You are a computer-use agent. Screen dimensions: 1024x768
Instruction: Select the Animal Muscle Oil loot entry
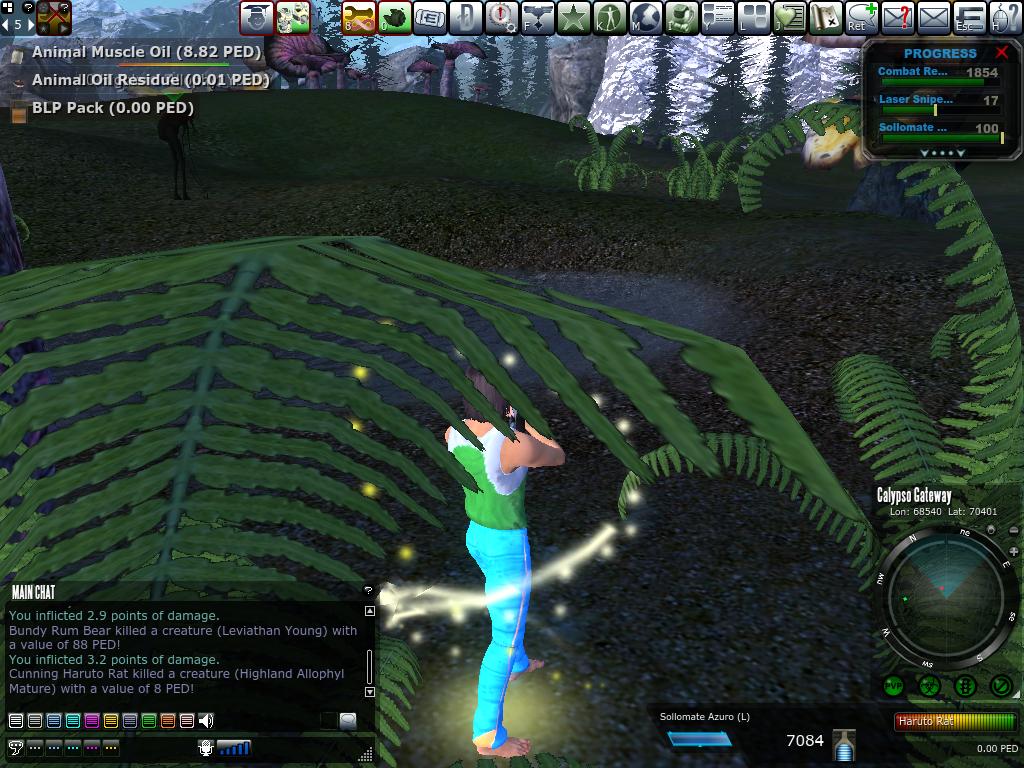(x=146, y=52)
